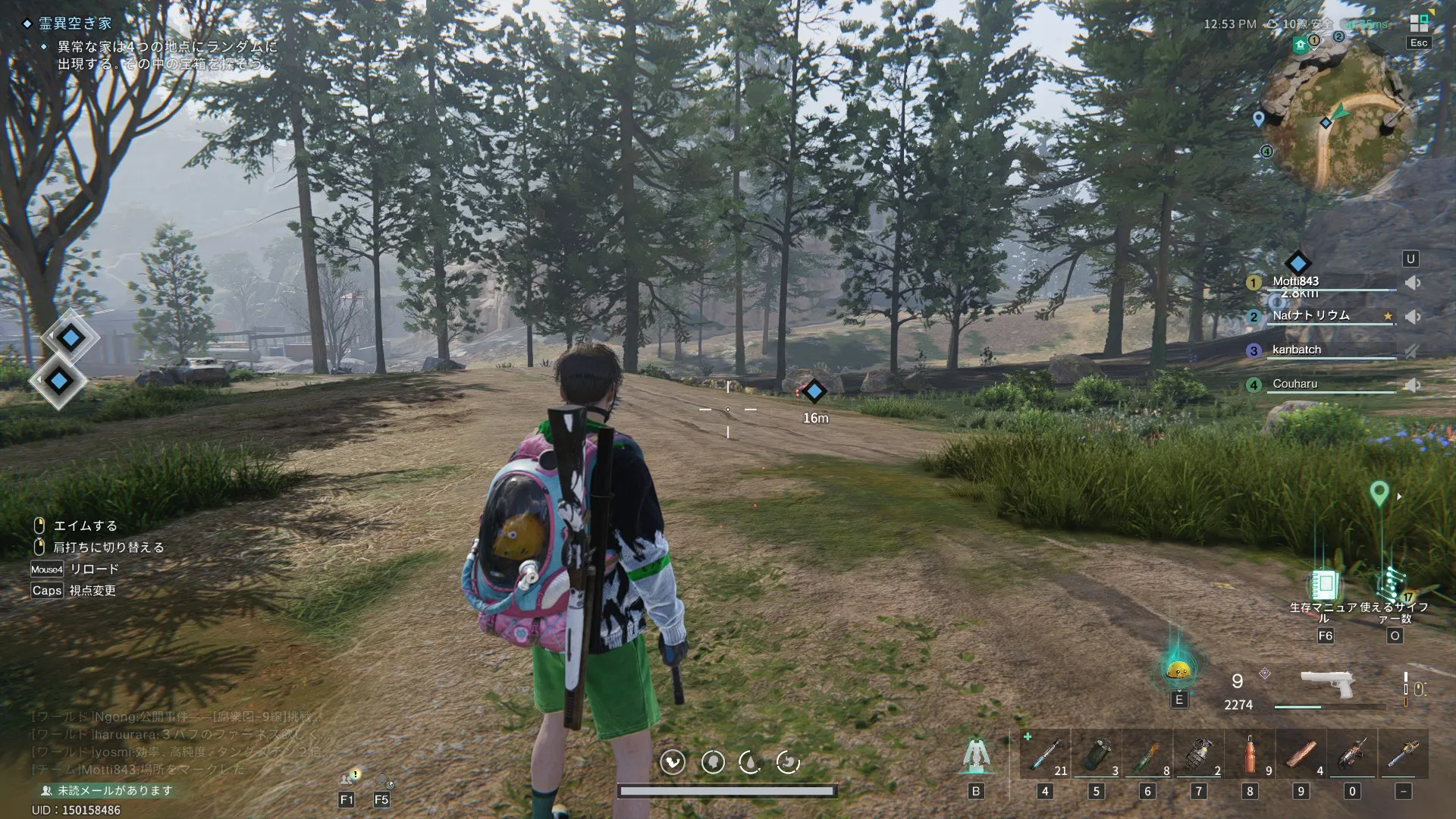
Task: Select the frag grenade slot with 2
Action: click(x=1199, y=755)
